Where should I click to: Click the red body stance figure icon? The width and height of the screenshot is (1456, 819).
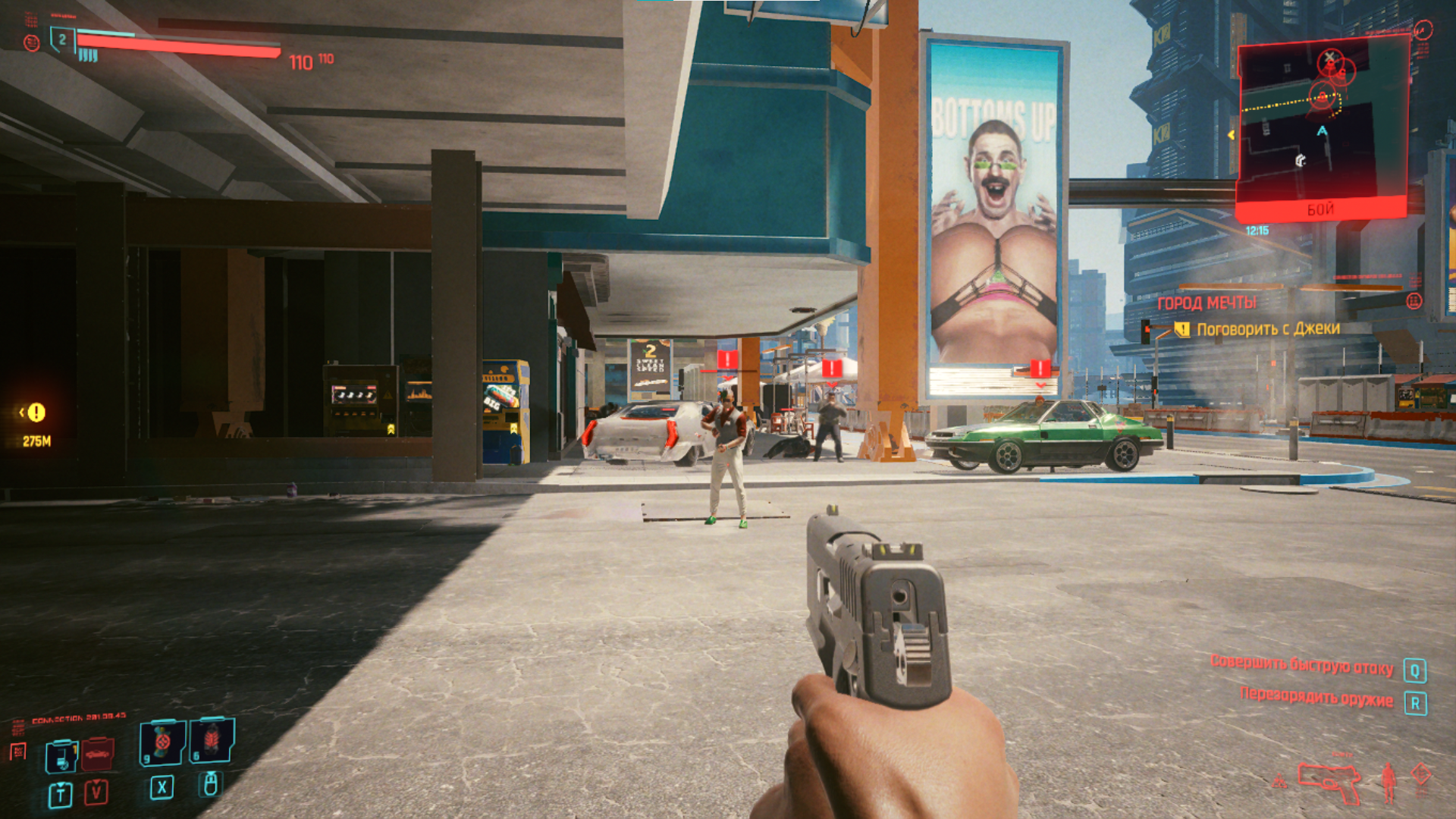point(1389,781)
